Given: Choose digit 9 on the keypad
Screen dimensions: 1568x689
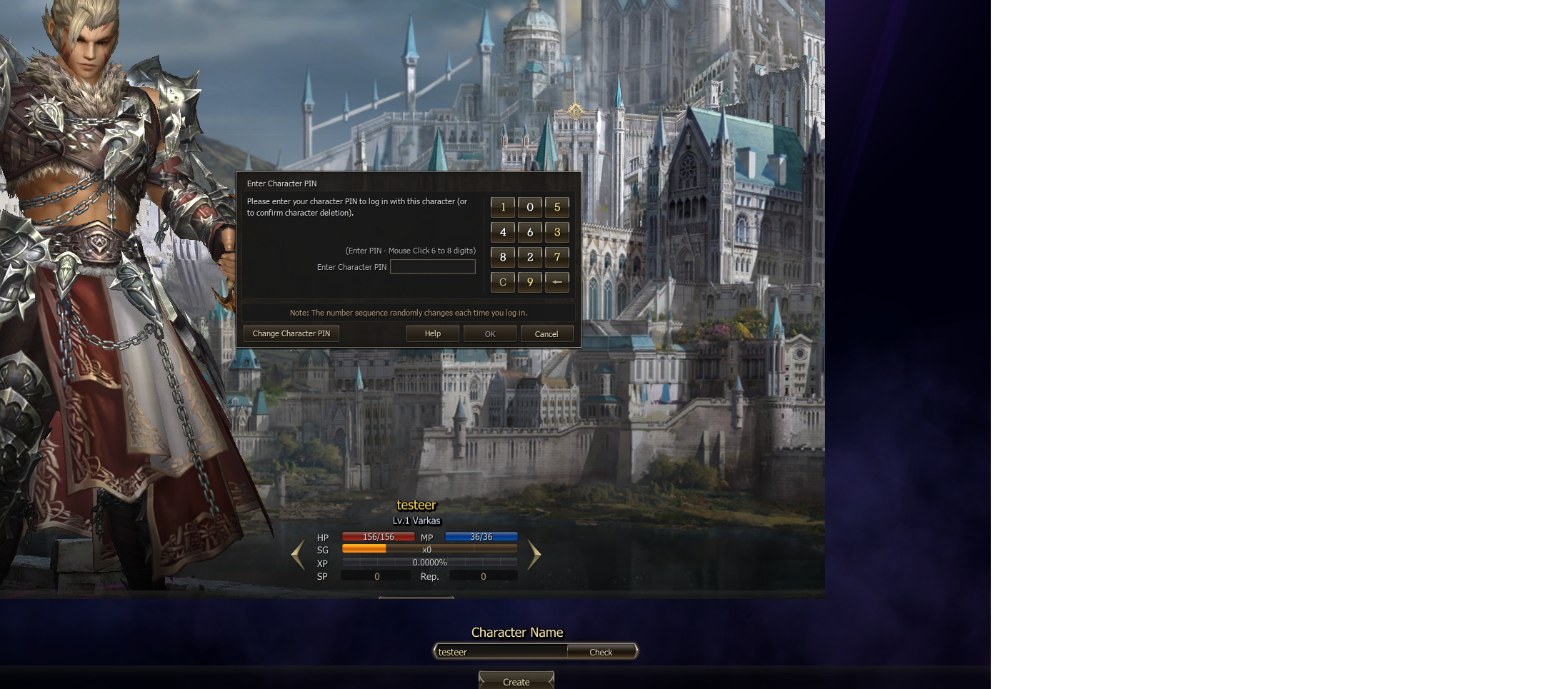Looking at the screenshot, I should (530, 283).
